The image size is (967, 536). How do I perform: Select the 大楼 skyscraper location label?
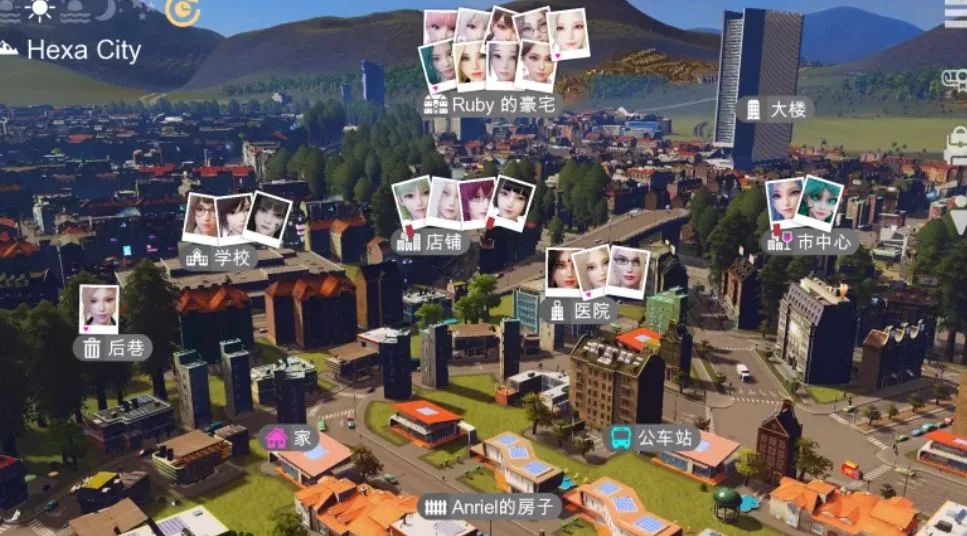point(775,110)
